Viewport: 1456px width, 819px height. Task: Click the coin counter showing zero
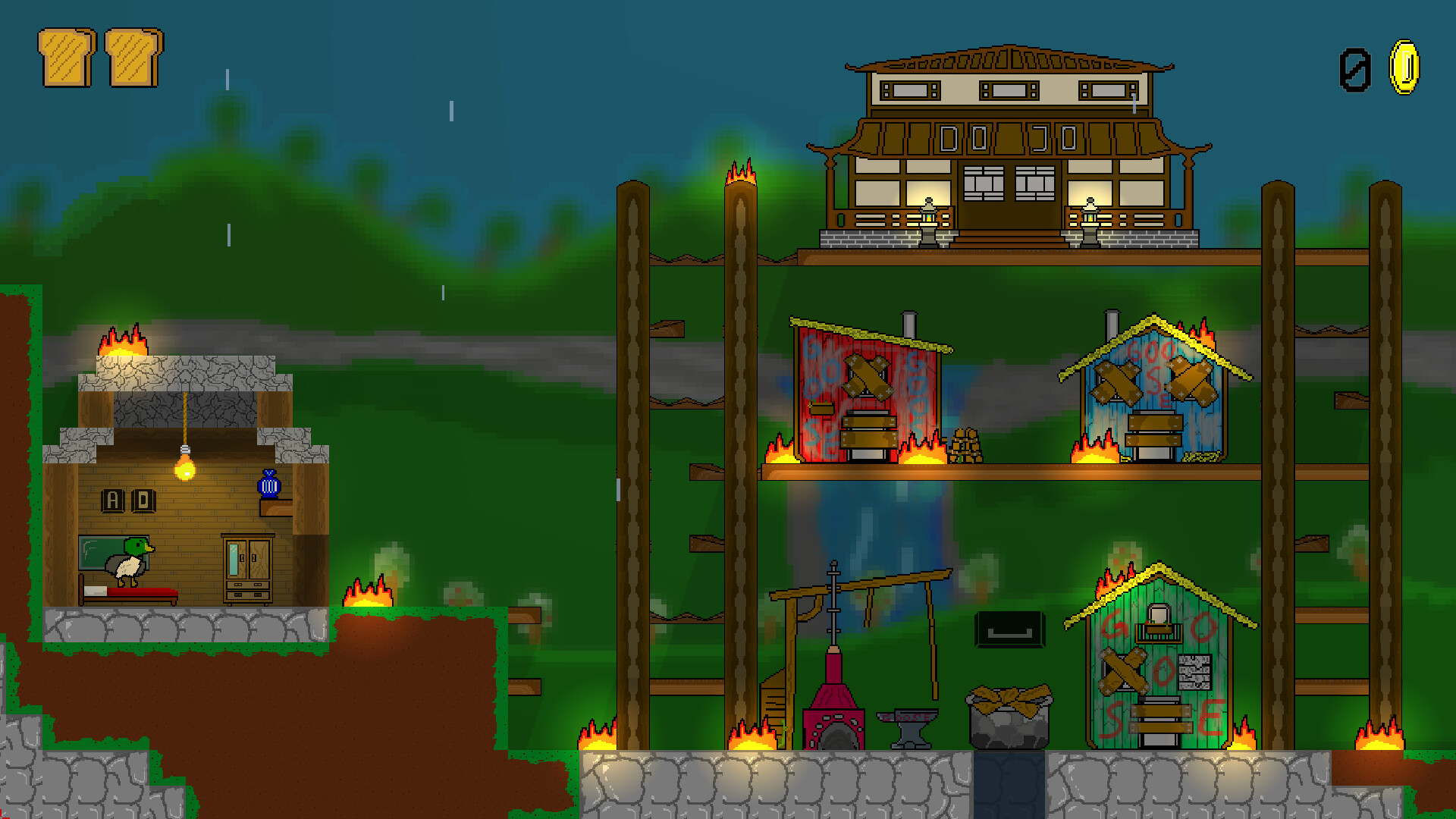tap(1356, 70)
